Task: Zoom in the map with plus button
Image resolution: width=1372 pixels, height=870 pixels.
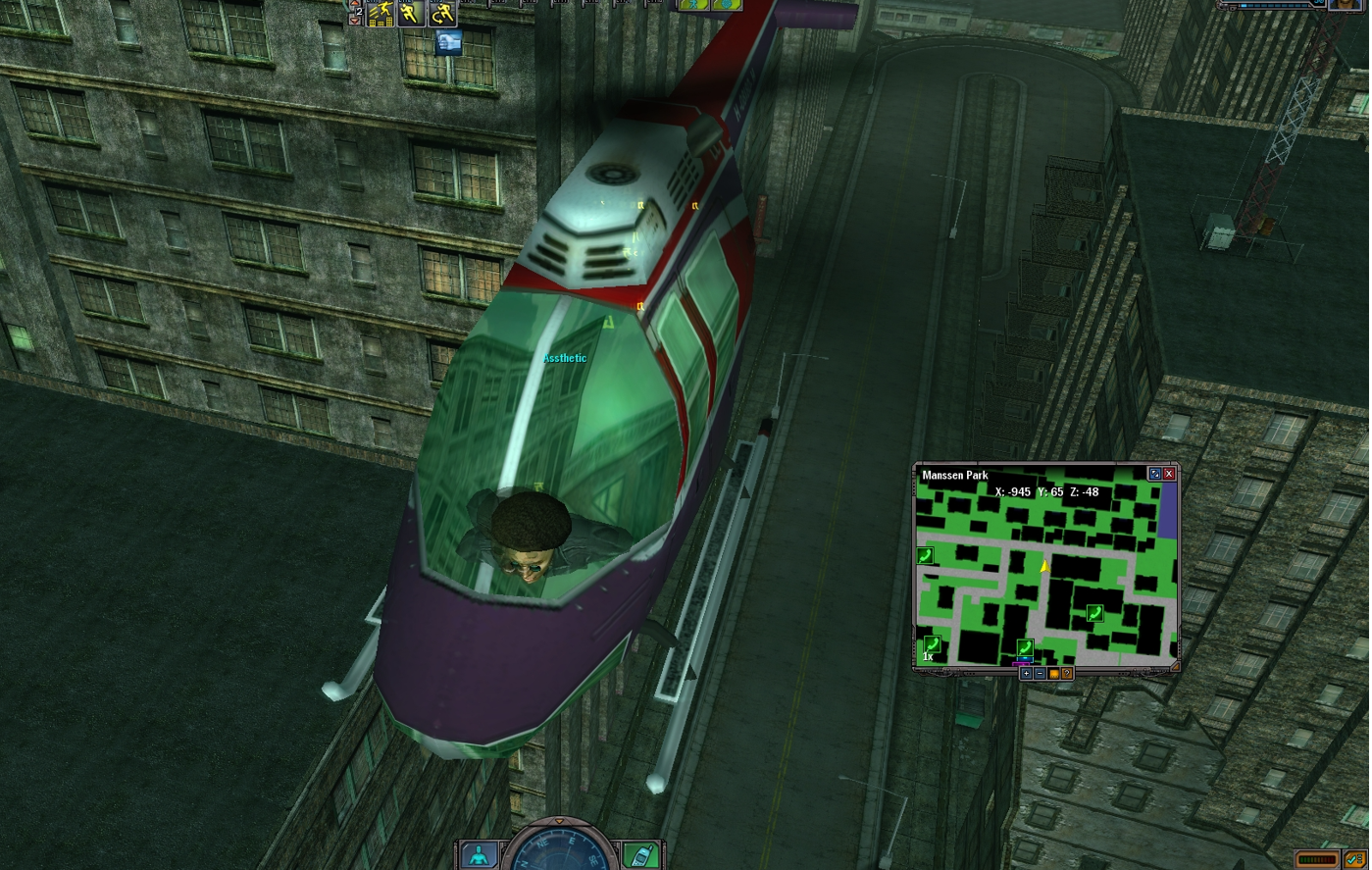Action: (1026, 674)
